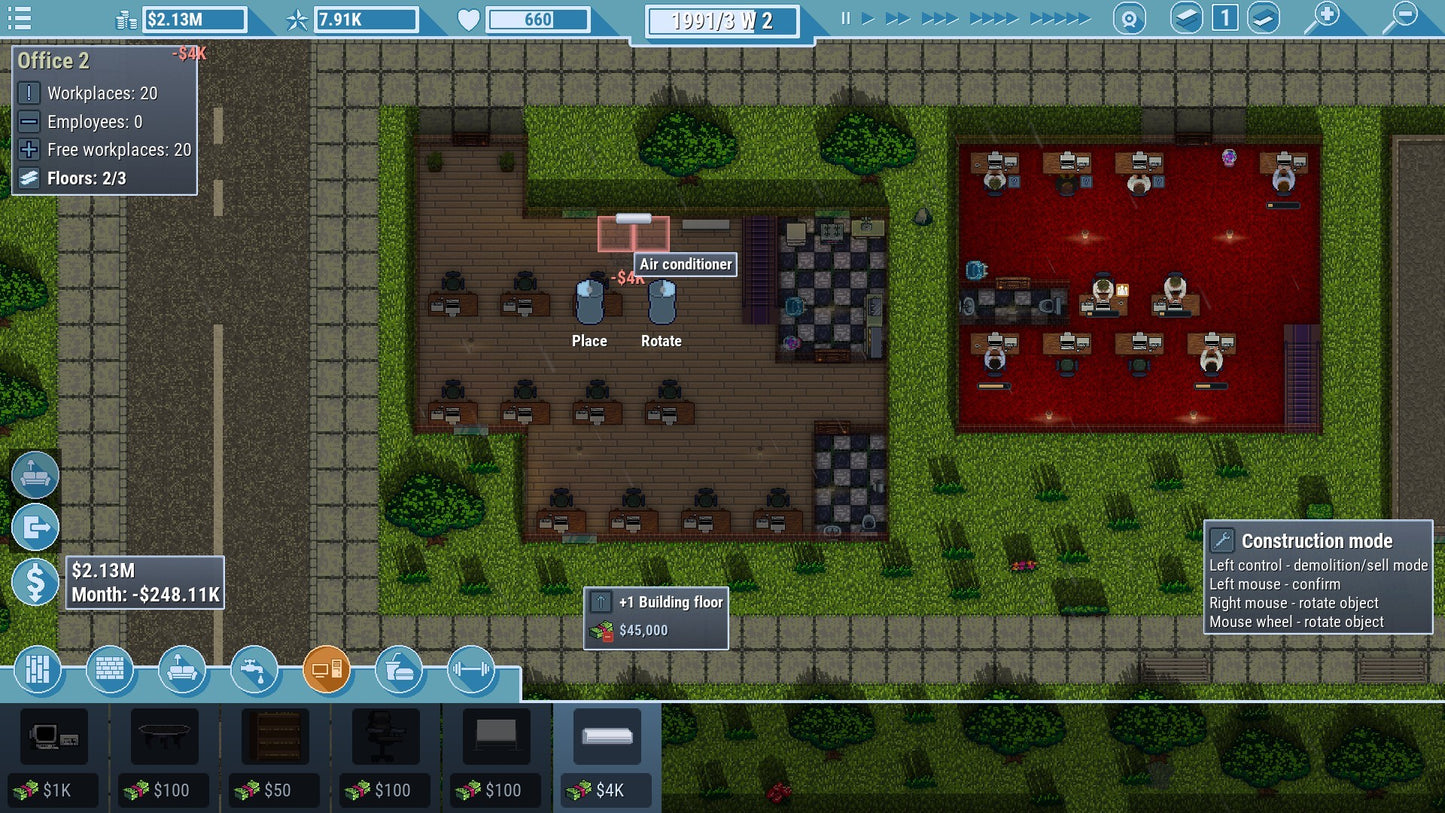
Task: Open the Walls building category
Action: coord(110,670)
